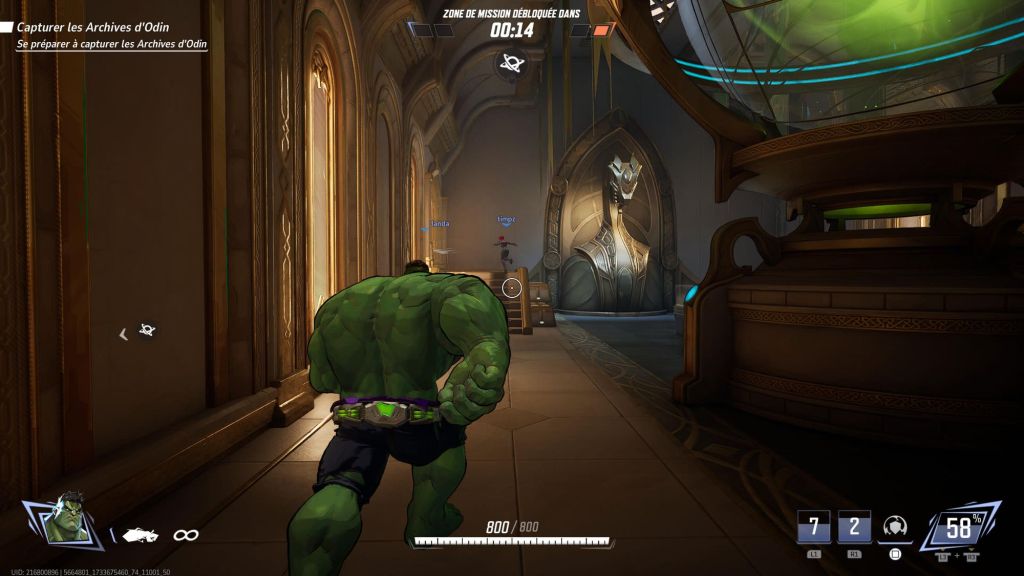Activate the shield ability icon

896,527
